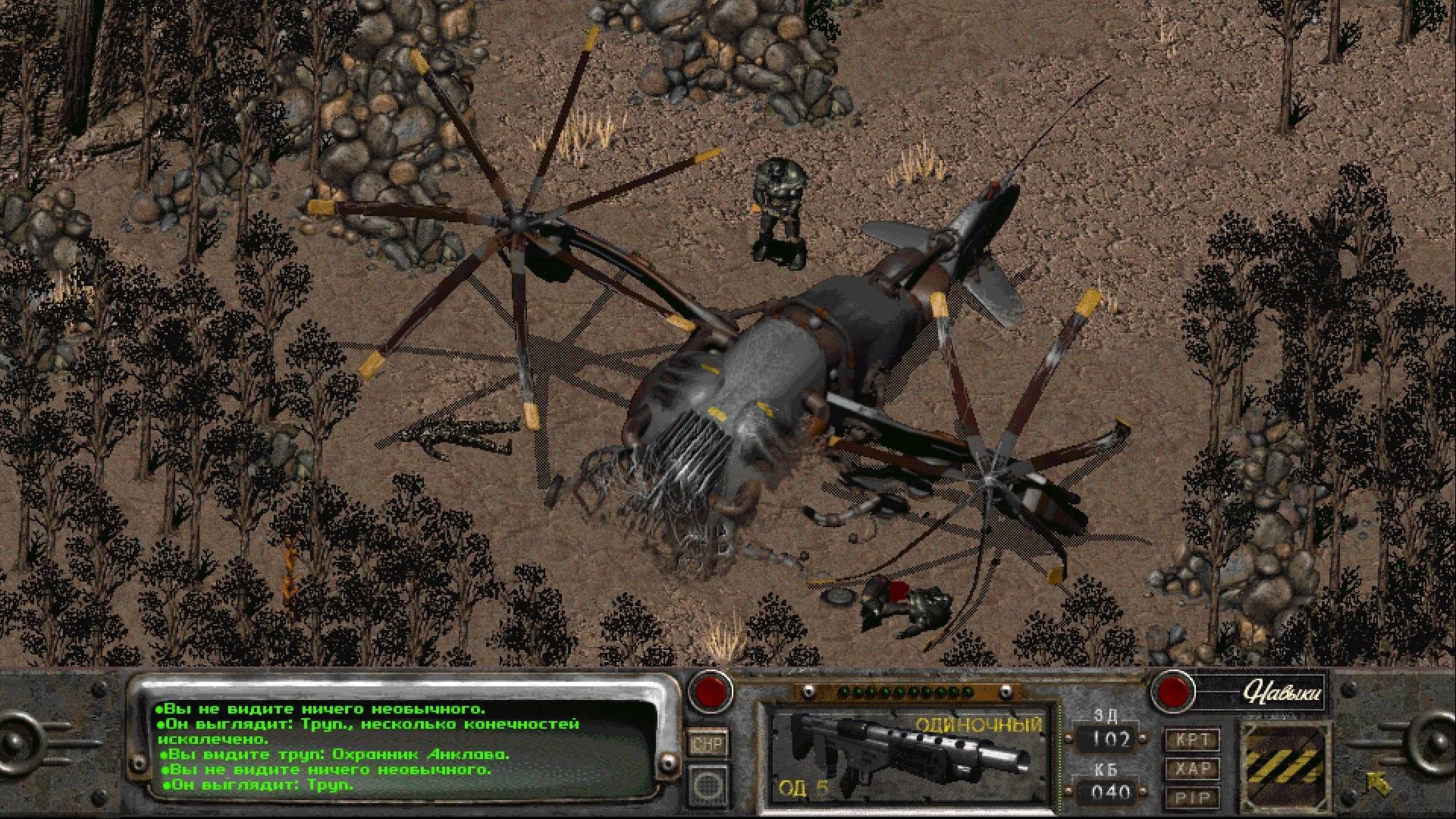
Task: Open the Навыки skilldex red button
Action: 1172,692
